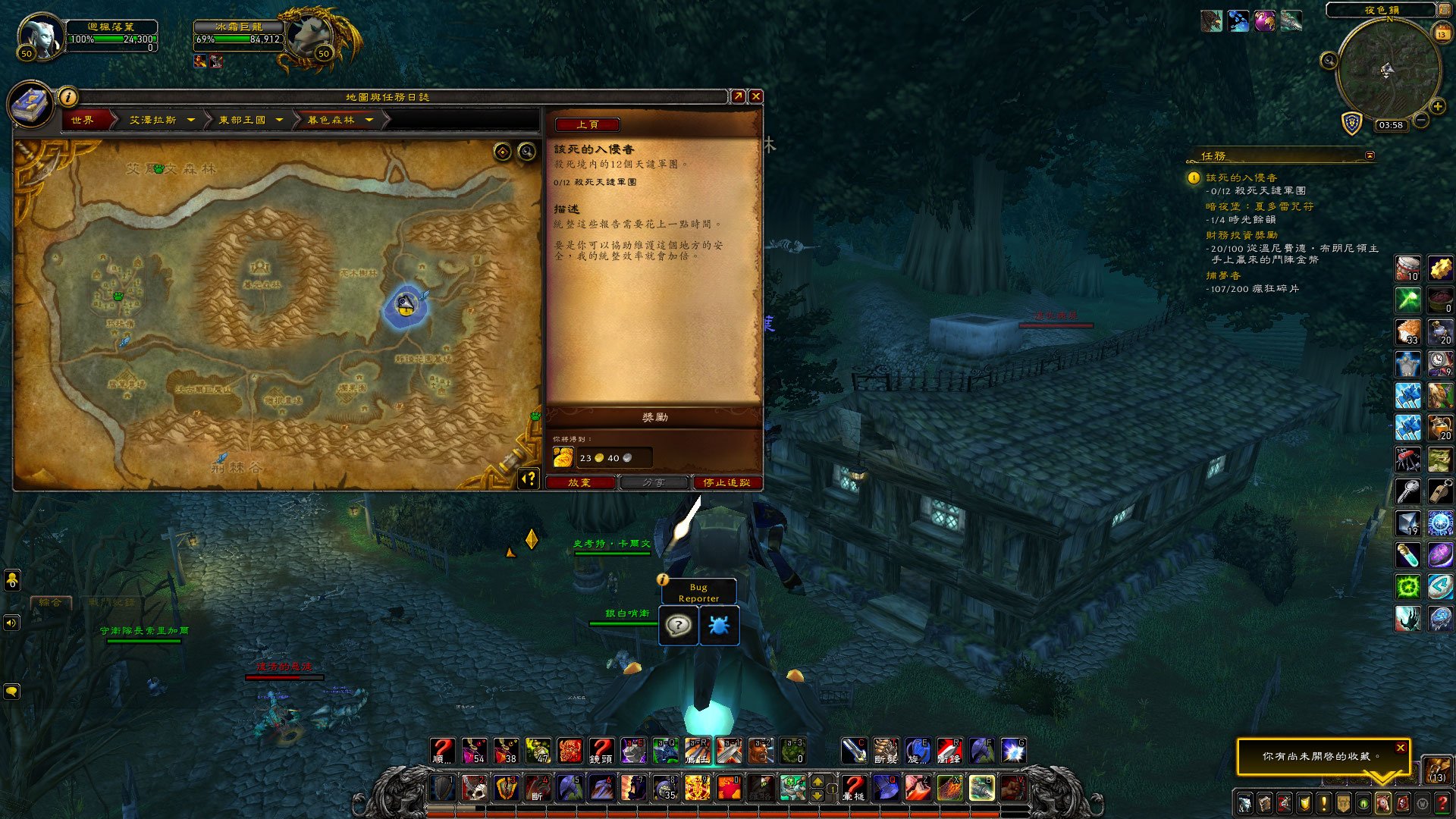Select the 世界 breadcrumb in map navigation
1456x819 pixels.
pyautogui.click(x=83, y=120)
